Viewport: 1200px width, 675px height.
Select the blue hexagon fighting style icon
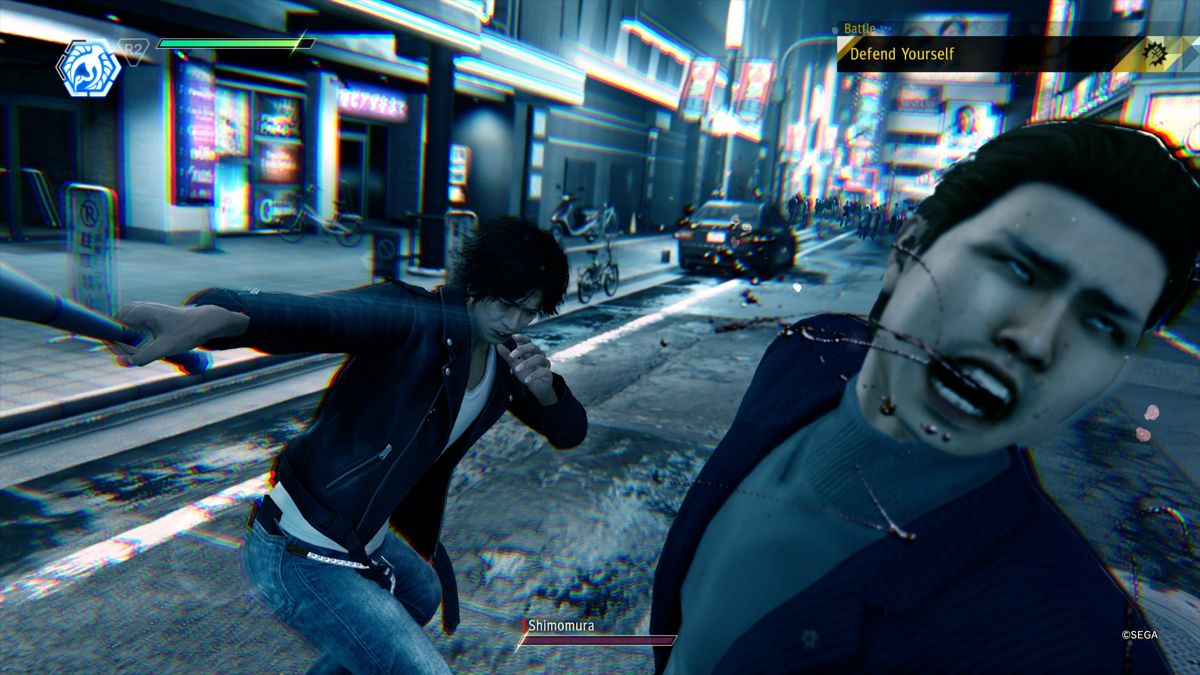(x=88, y=67)
